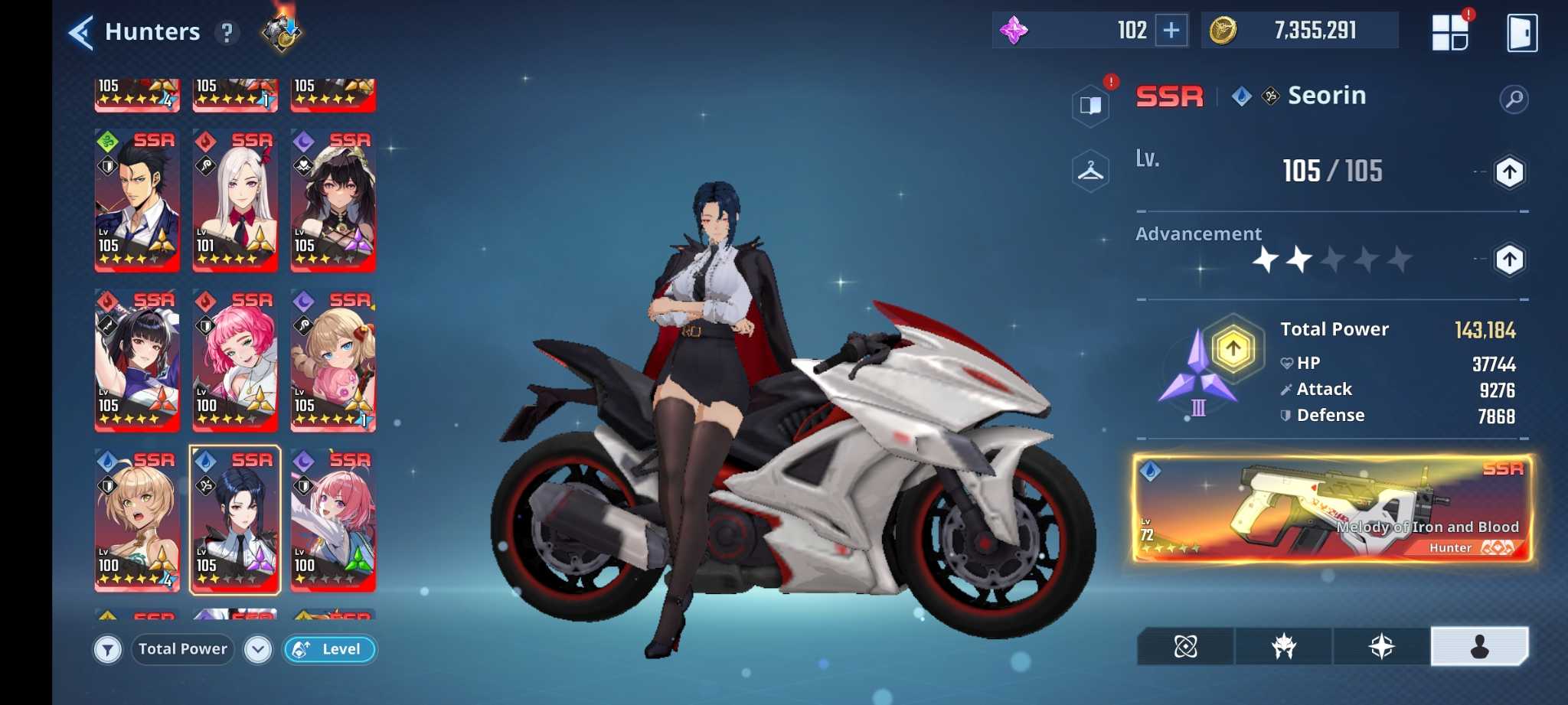Viewport: 1568px width, 705px height.
Task: Upgrade Advancement with its arrow button
Action: 1509,259
